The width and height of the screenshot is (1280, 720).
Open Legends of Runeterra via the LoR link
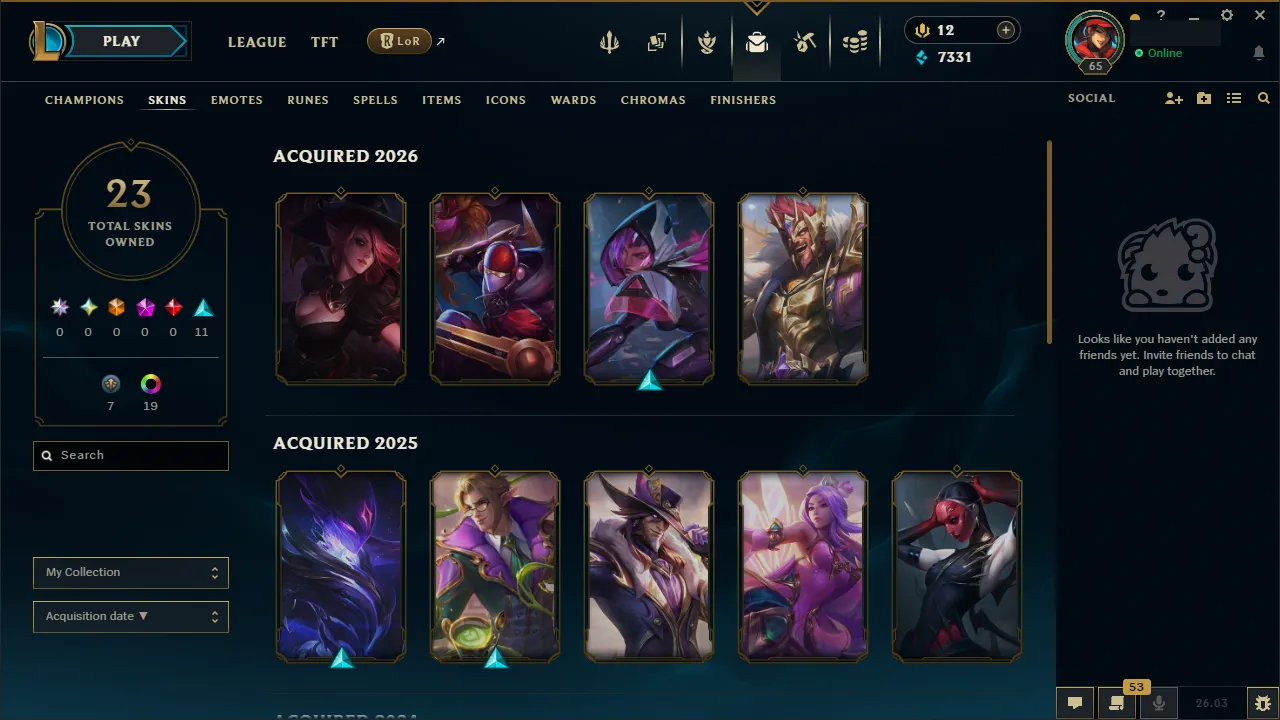(x=399, y=41)
